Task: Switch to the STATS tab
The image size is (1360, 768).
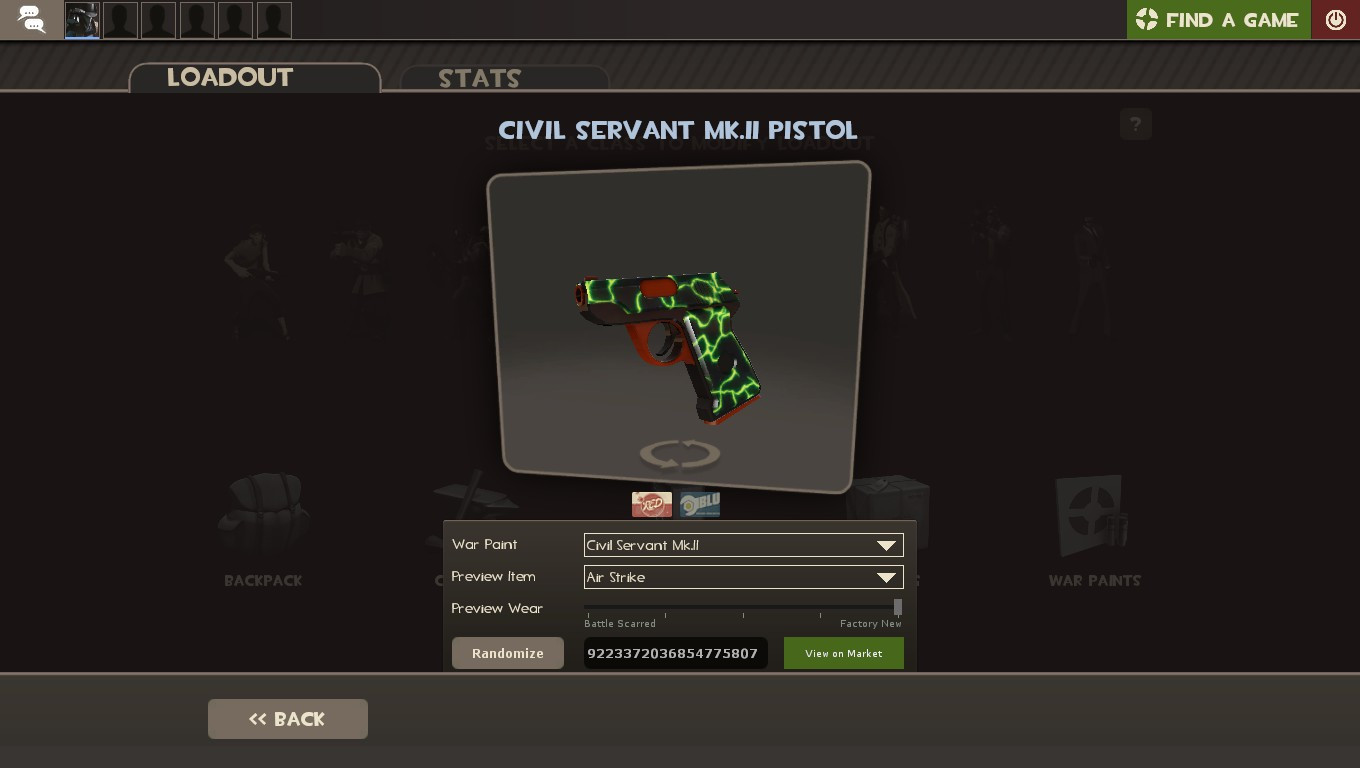Action: point(480,79)
